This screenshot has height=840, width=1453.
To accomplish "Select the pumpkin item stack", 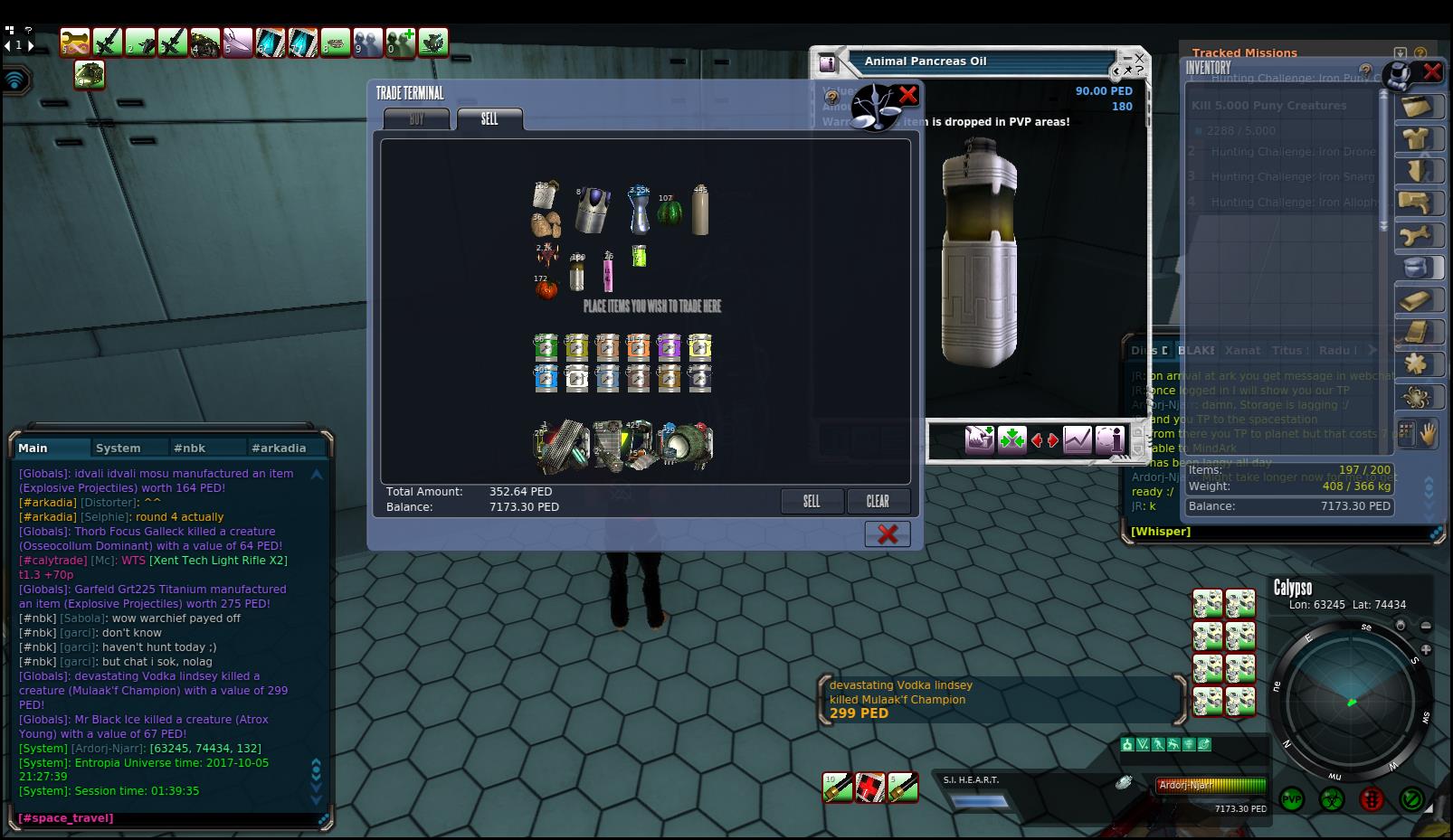I will click(x=545, y=288).
